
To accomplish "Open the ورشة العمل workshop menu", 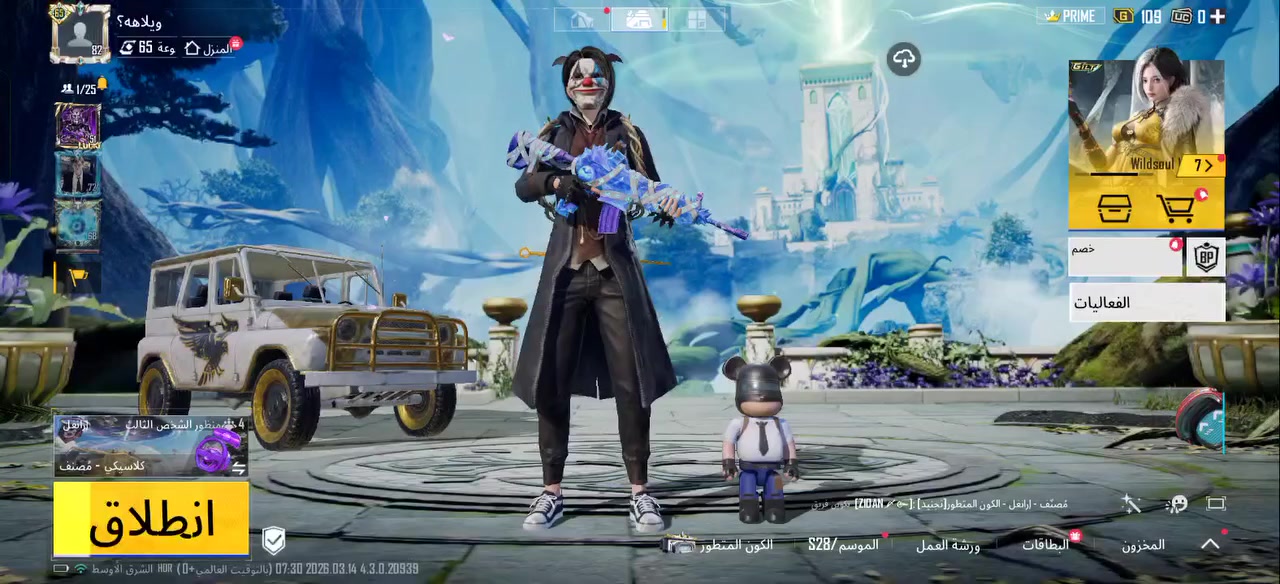I will [948, 545].
